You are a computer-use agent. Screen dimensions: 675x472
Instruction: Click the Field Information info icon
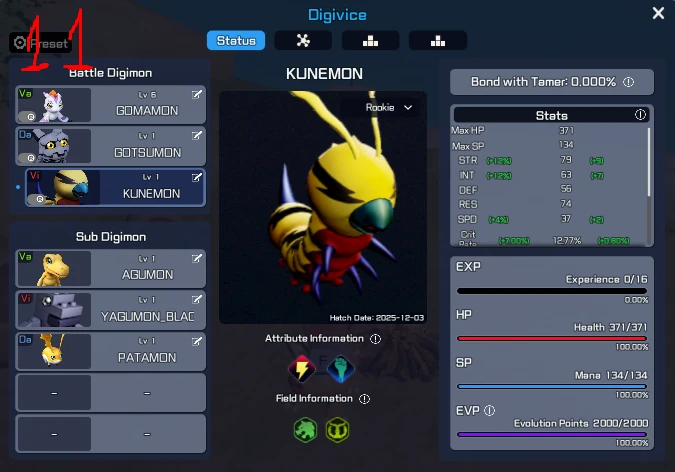point(364,398)
